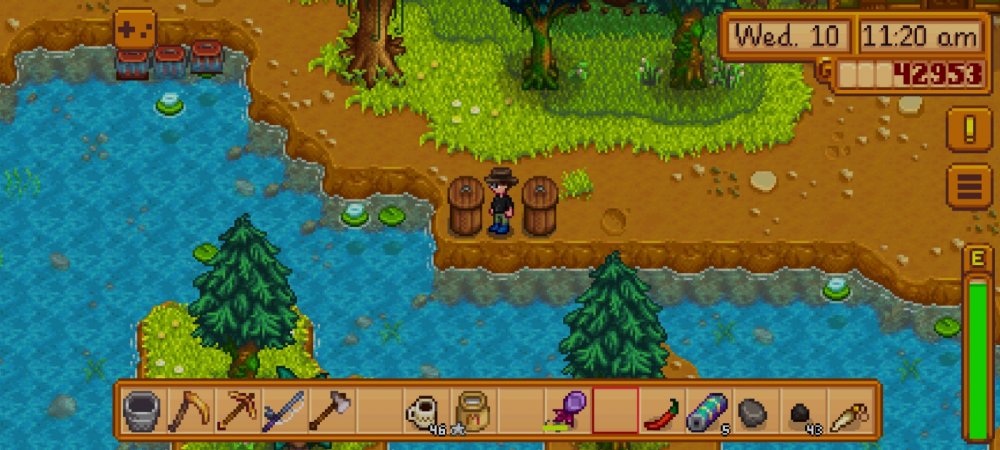This screenshot has height=450, width=1000.
Task: Equip the axe from the toolbar
Action: 331,411
